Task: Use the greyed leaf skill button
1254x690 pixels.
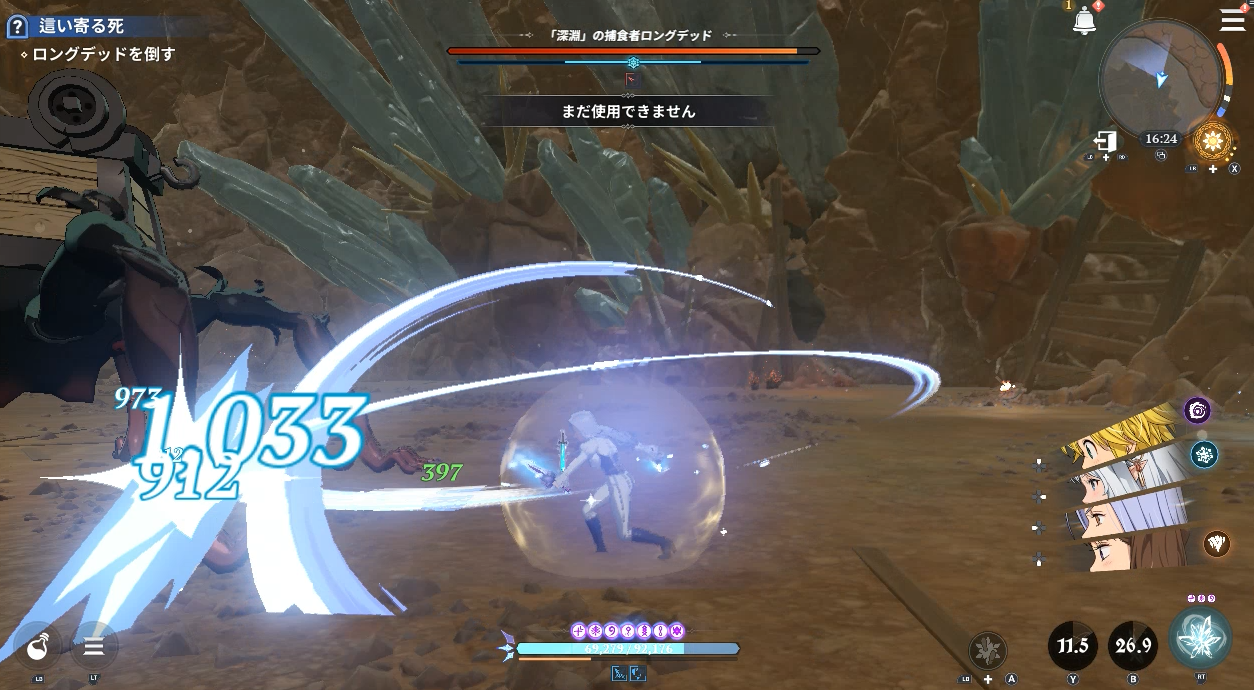Action: tap(988, 651)
